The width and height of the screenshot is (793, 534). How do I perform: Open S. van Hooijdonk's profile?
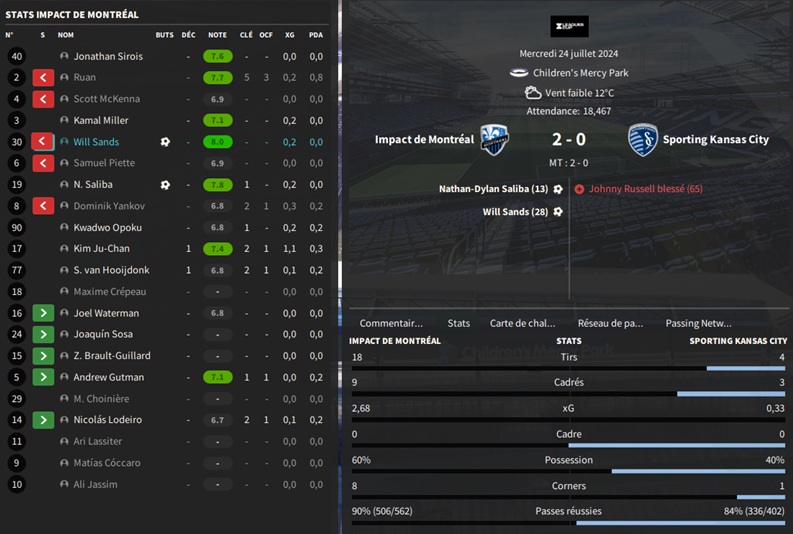[112, 270]
